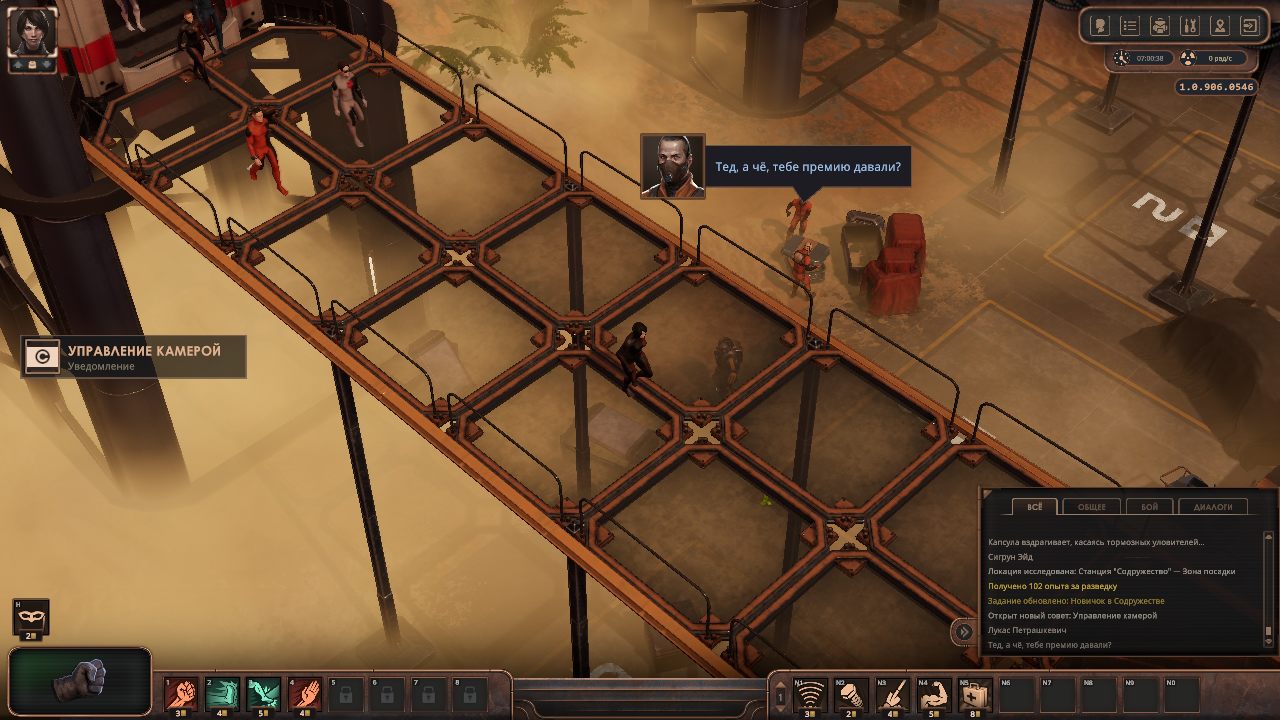Switch to the Диалоги log tab

pos(1213,507)
